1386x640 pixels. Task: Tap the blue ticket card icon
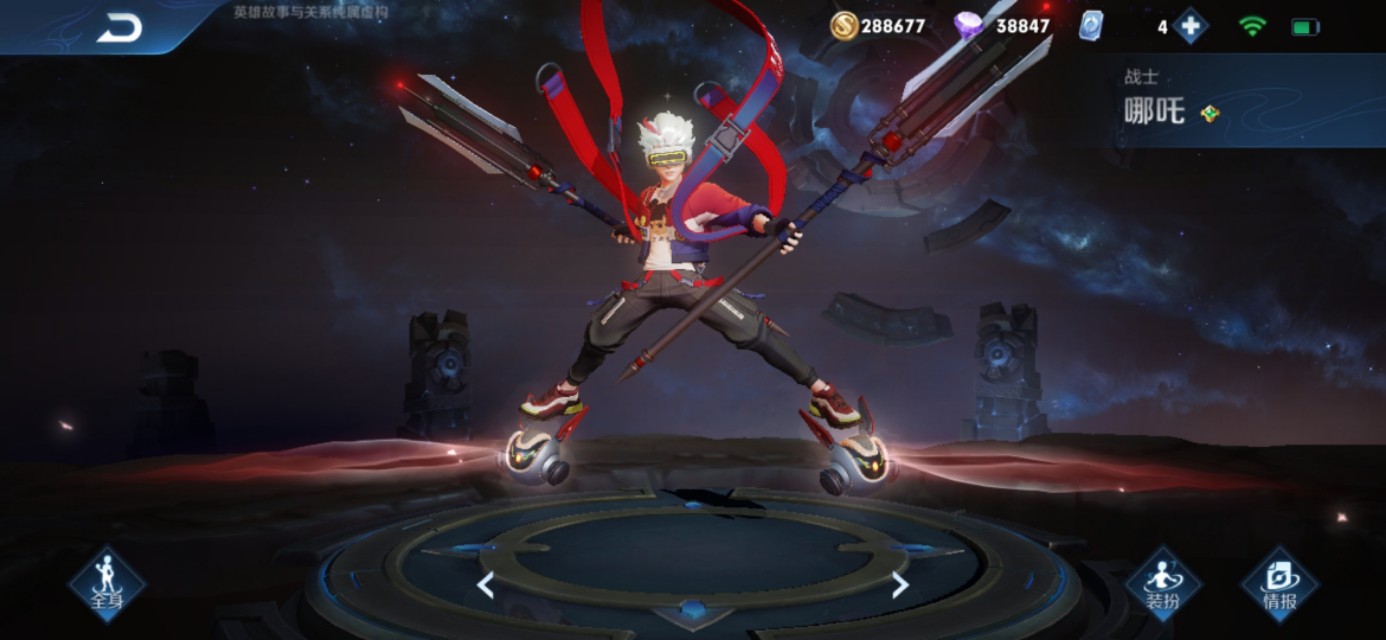[1090, 26]
